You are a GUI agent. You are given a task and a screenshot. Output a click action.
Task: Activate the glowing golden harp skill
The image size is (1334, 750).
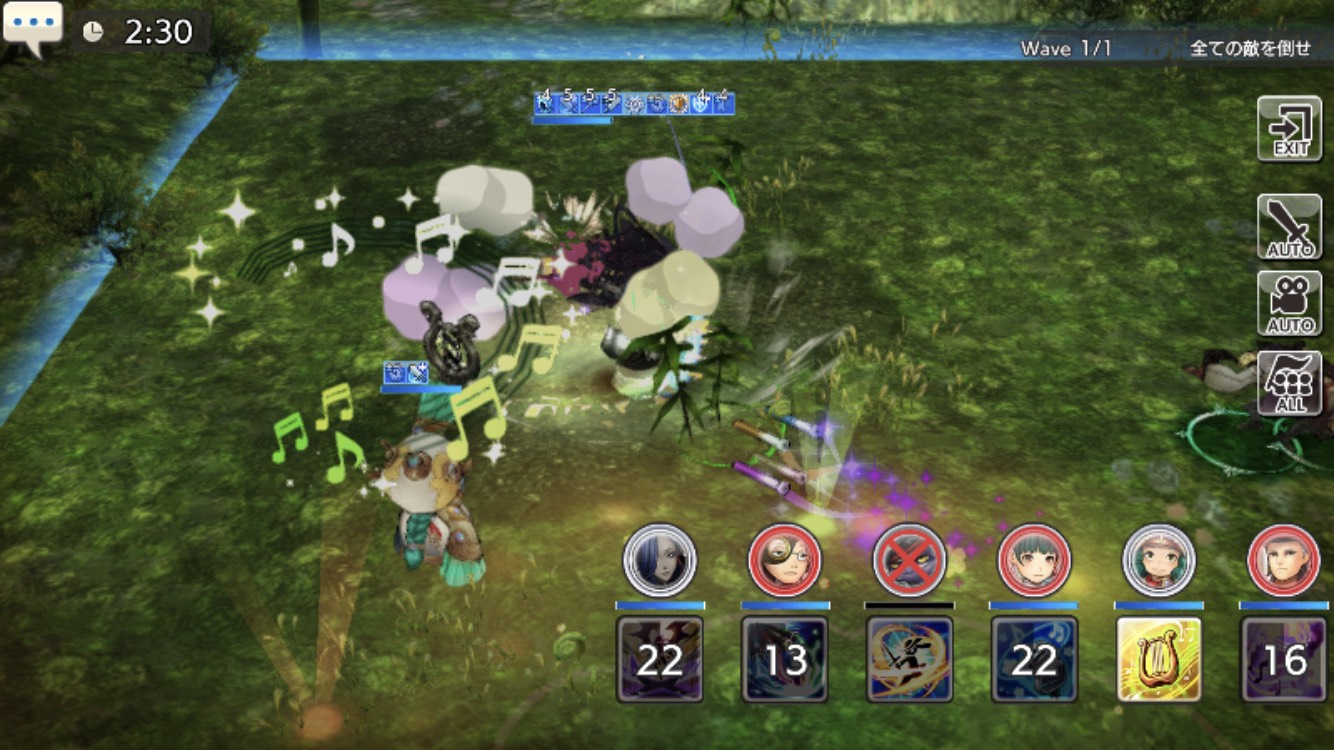pos(1159,659)
